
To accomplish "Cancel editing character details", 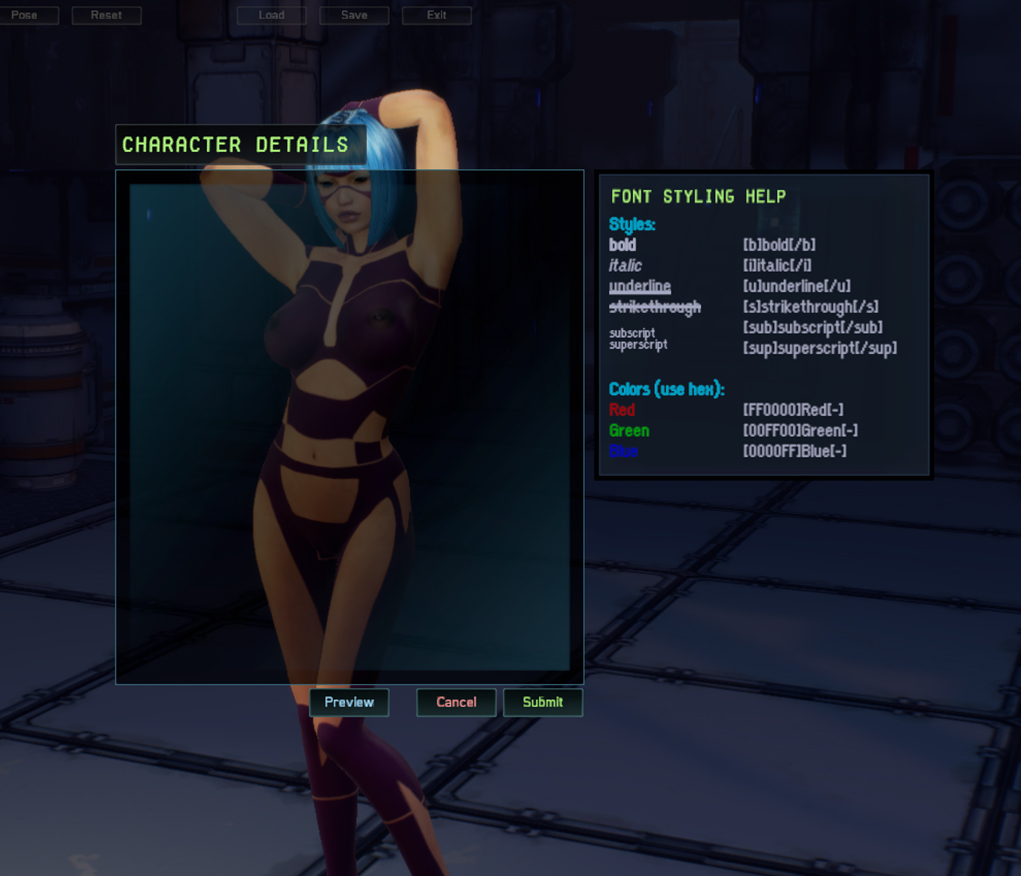I will tap(456, 702).
